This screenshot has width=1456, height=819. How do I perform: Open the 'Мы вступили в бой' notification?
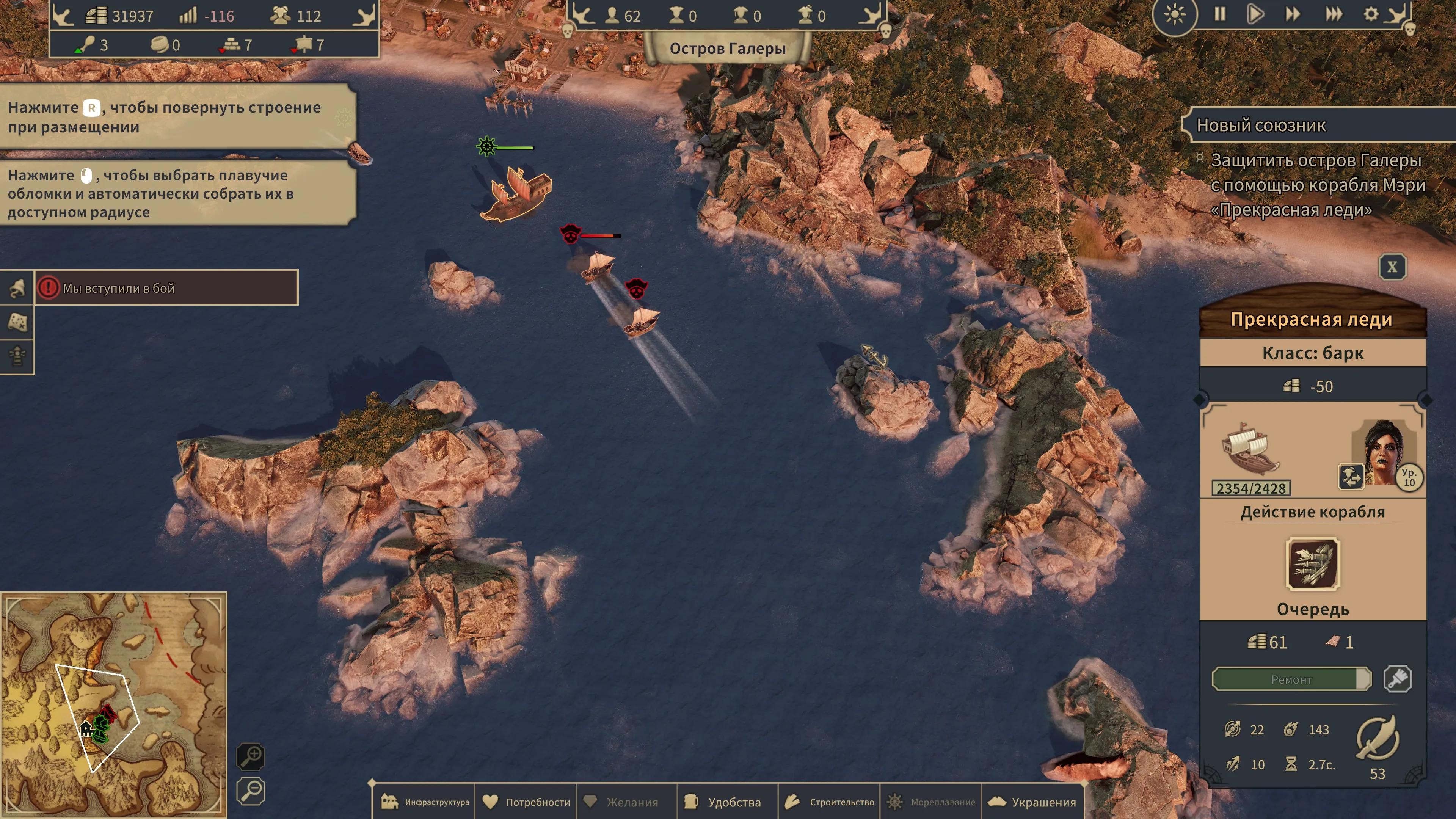pyautogui.click(x=166, y=288)
